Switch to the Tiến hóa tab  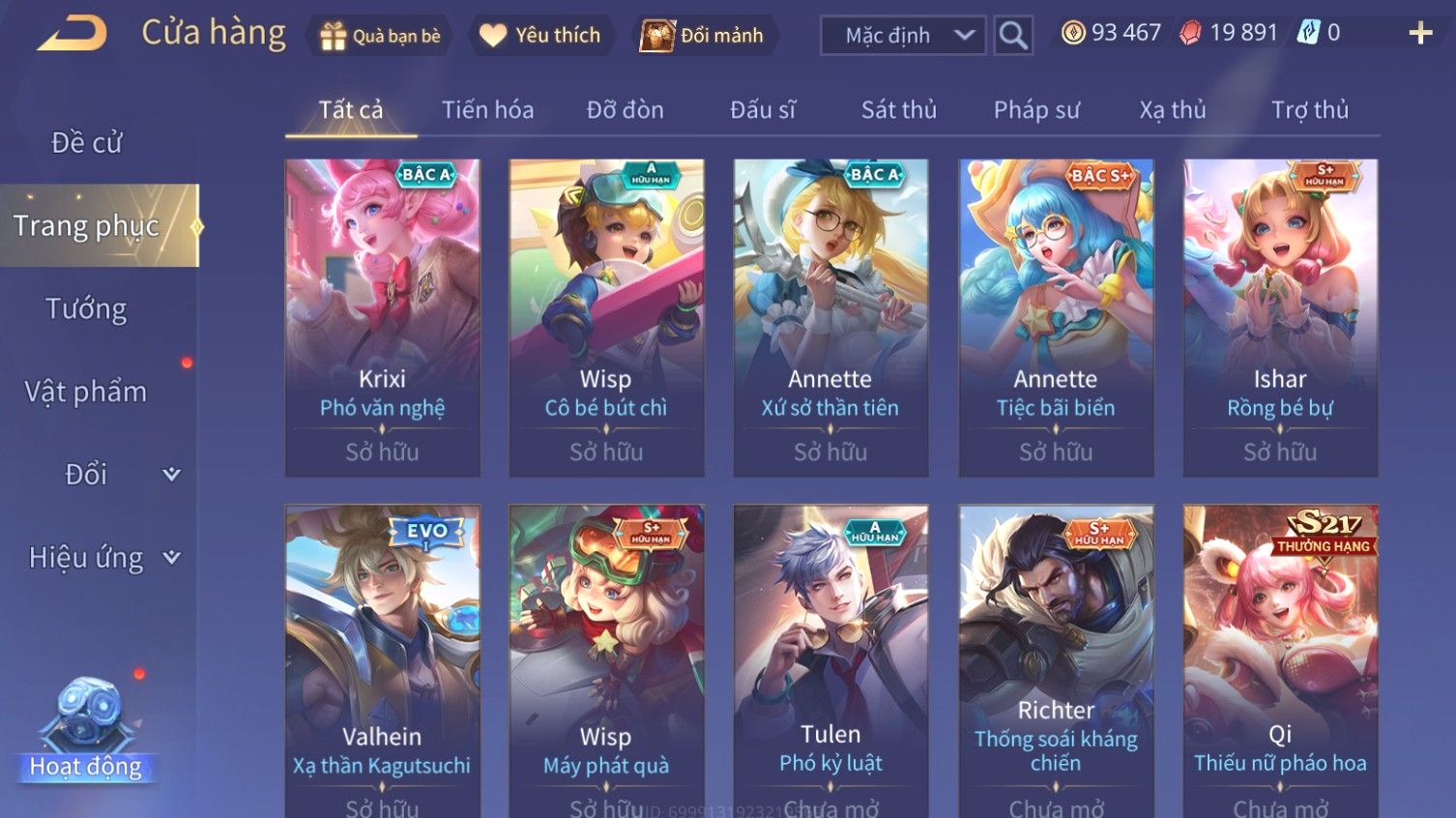pos(487,110)
